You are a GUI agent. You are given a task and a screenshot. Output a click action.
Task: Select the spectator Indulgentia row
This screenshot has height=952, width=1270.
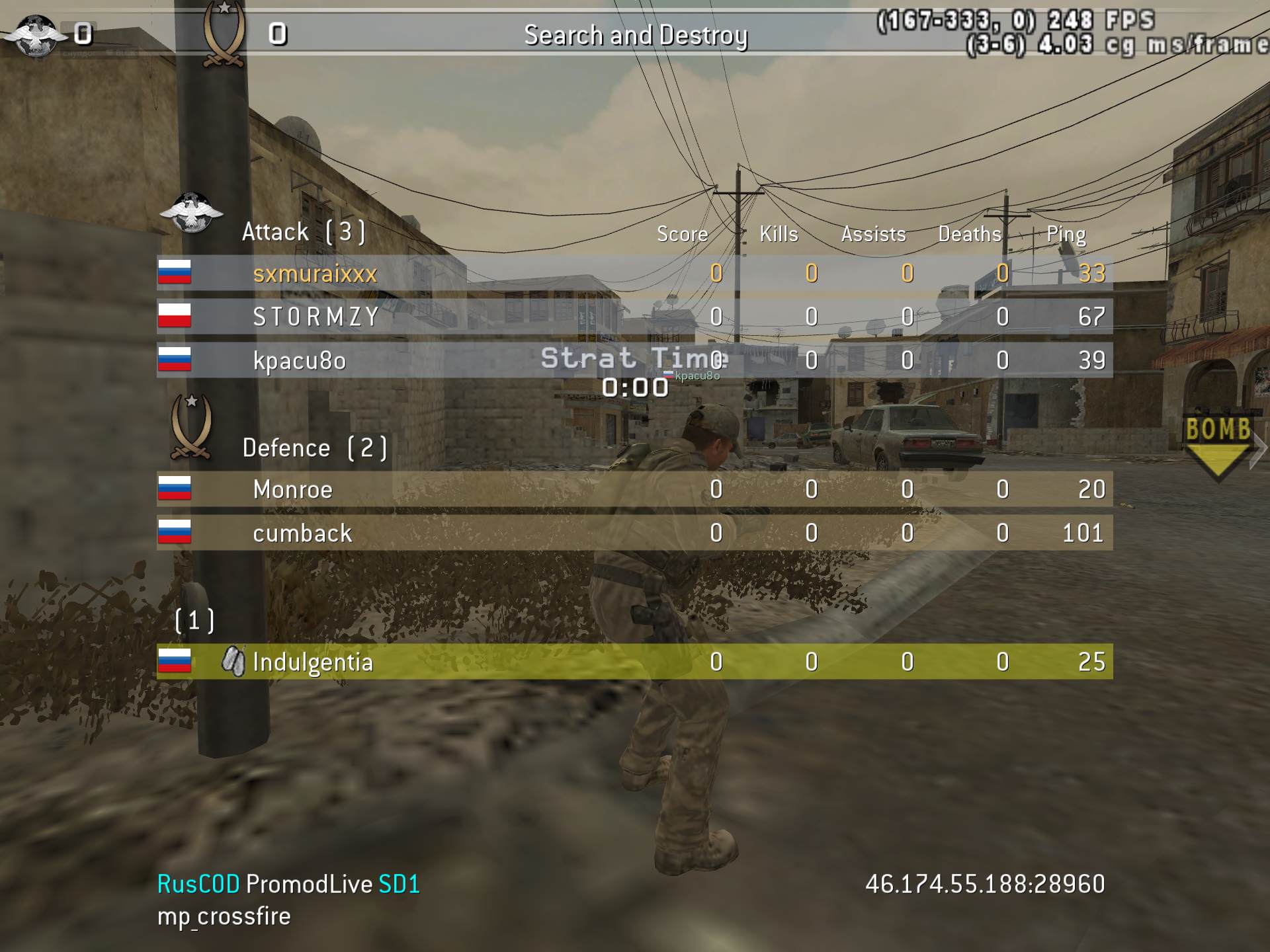click(313, 662)
